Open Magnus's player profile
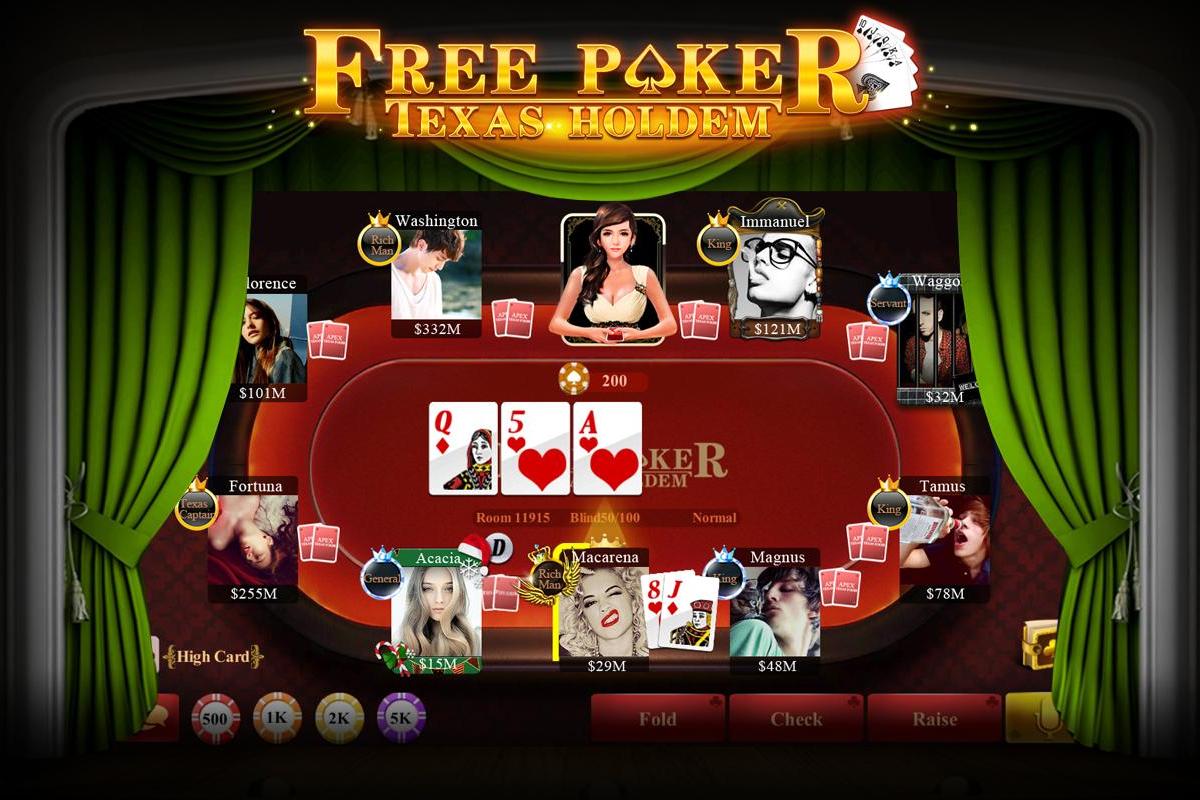 pos(774,612)
